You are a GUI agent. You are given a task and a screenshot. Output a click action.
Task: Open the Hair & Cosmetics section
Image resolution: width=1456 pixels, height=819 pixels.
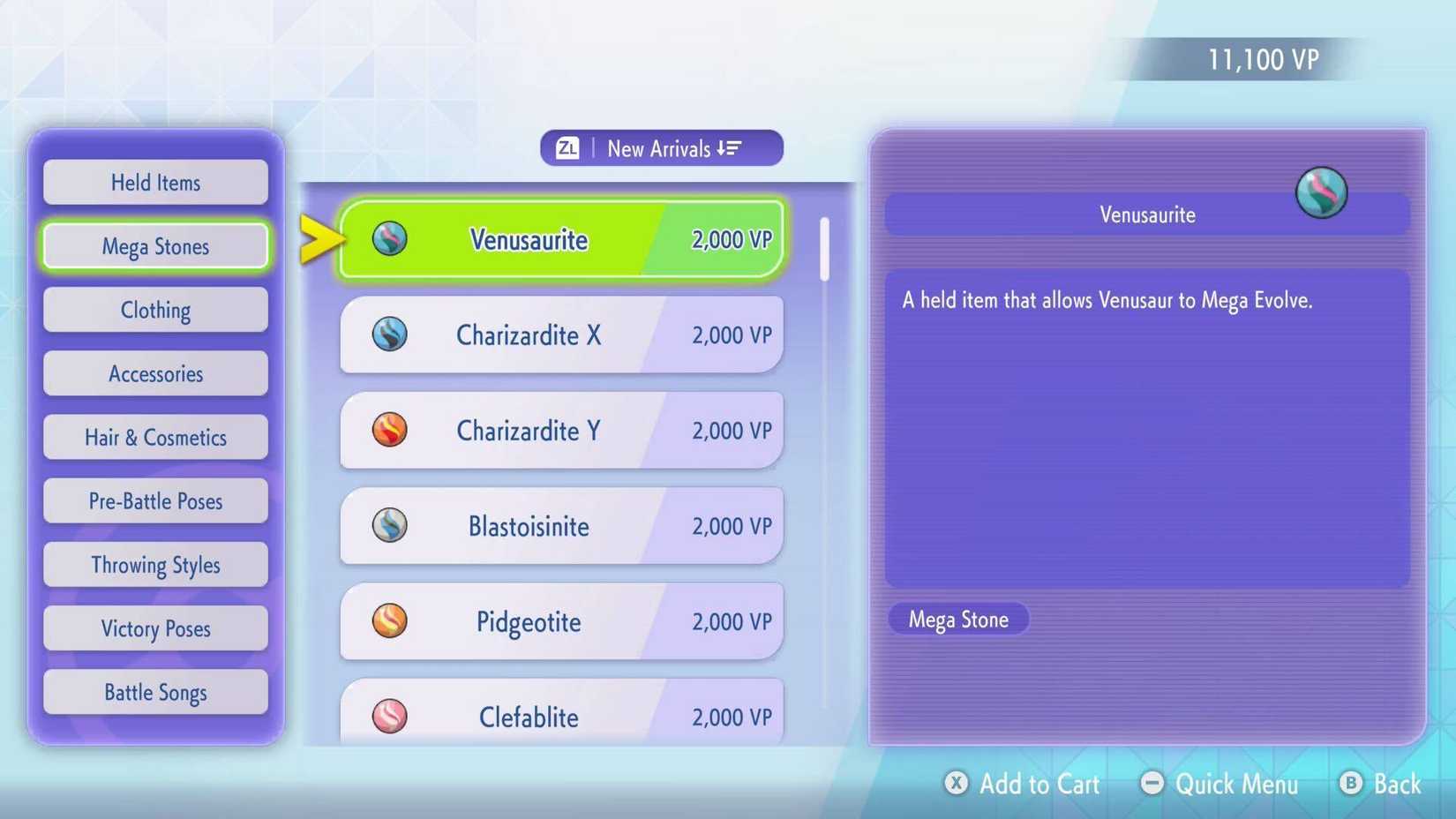[155, 437]
